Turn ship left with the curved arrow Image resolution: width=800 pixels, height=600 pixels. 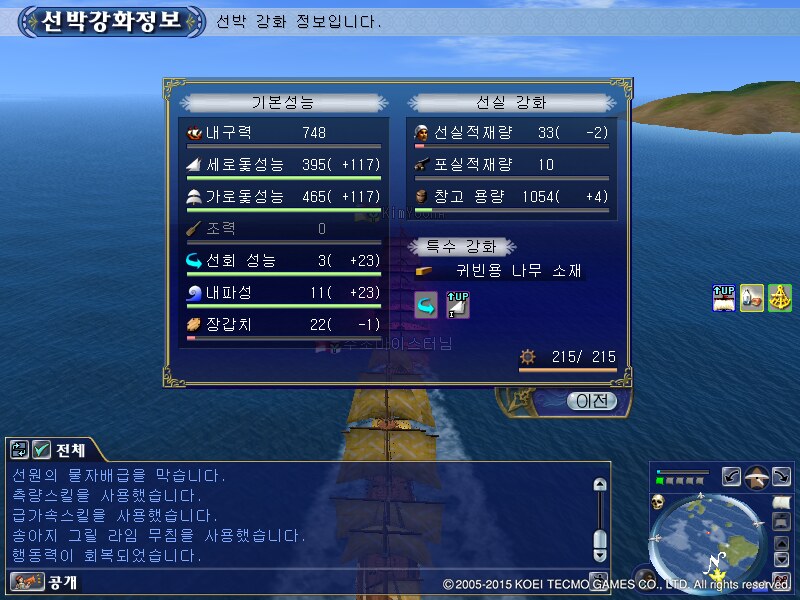pyautogui.click(x=731, y=477)
